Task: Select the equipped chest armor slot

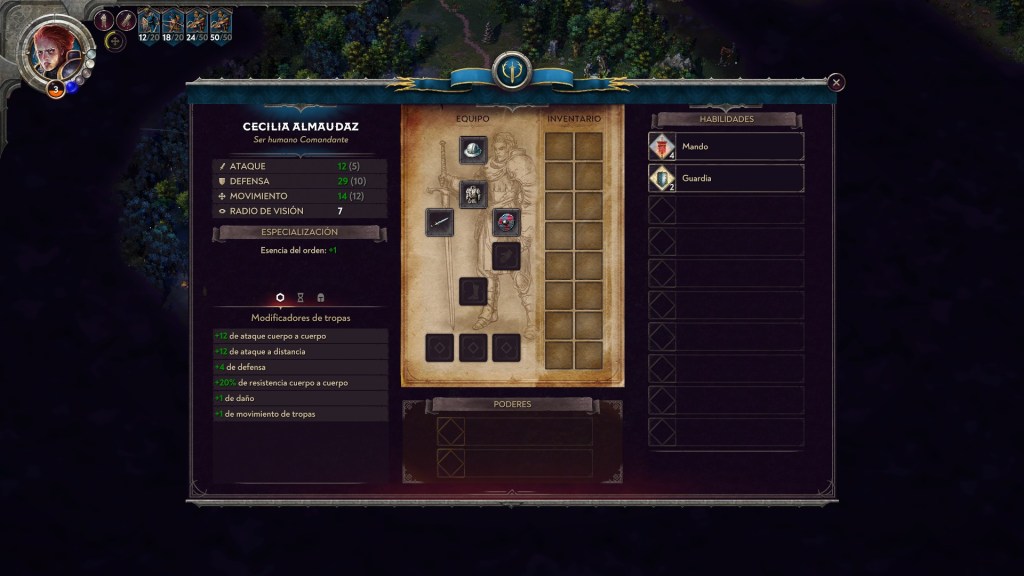Action: (x=473, y=194)
